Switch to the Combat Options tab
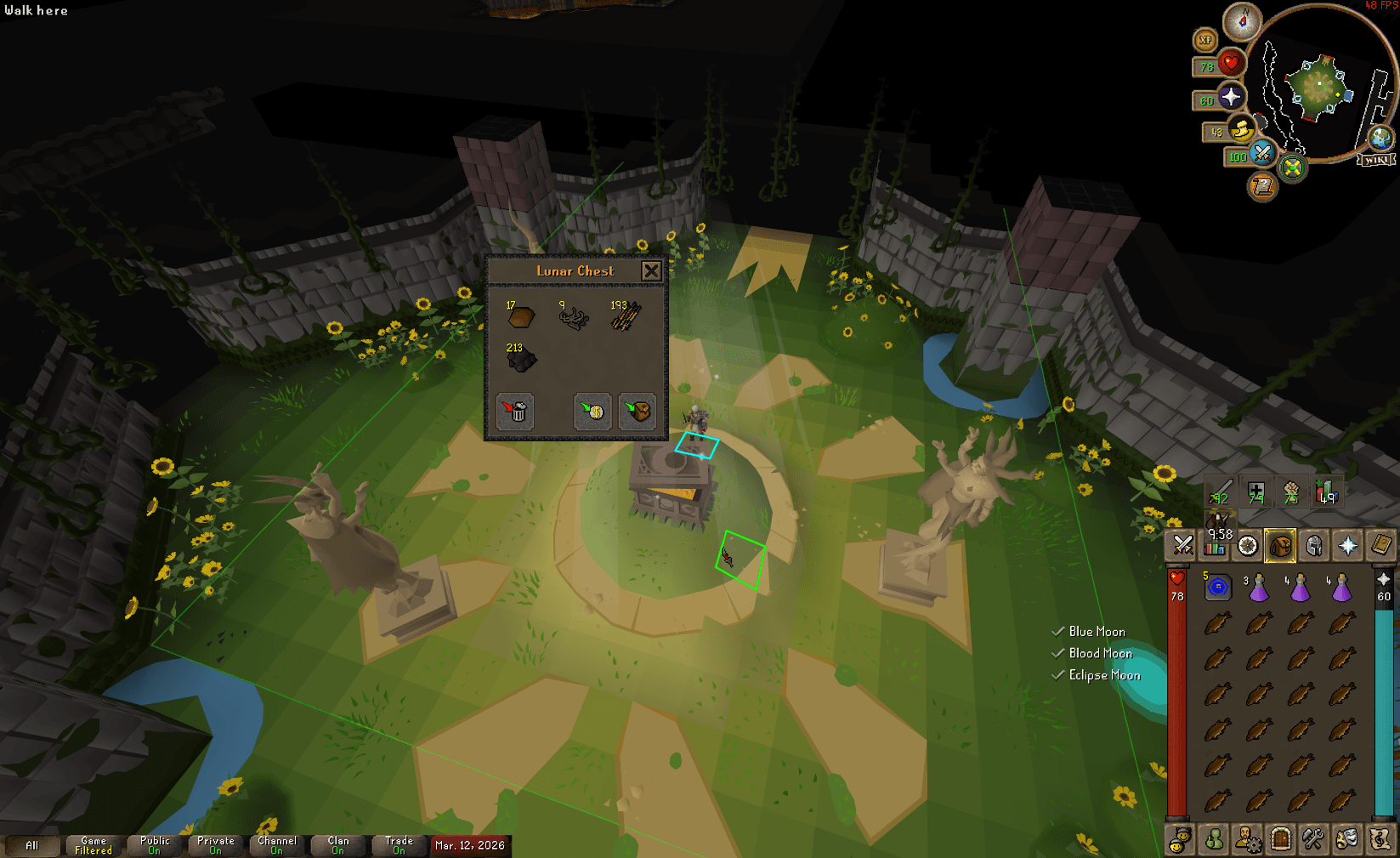 tap(1181, 546)
